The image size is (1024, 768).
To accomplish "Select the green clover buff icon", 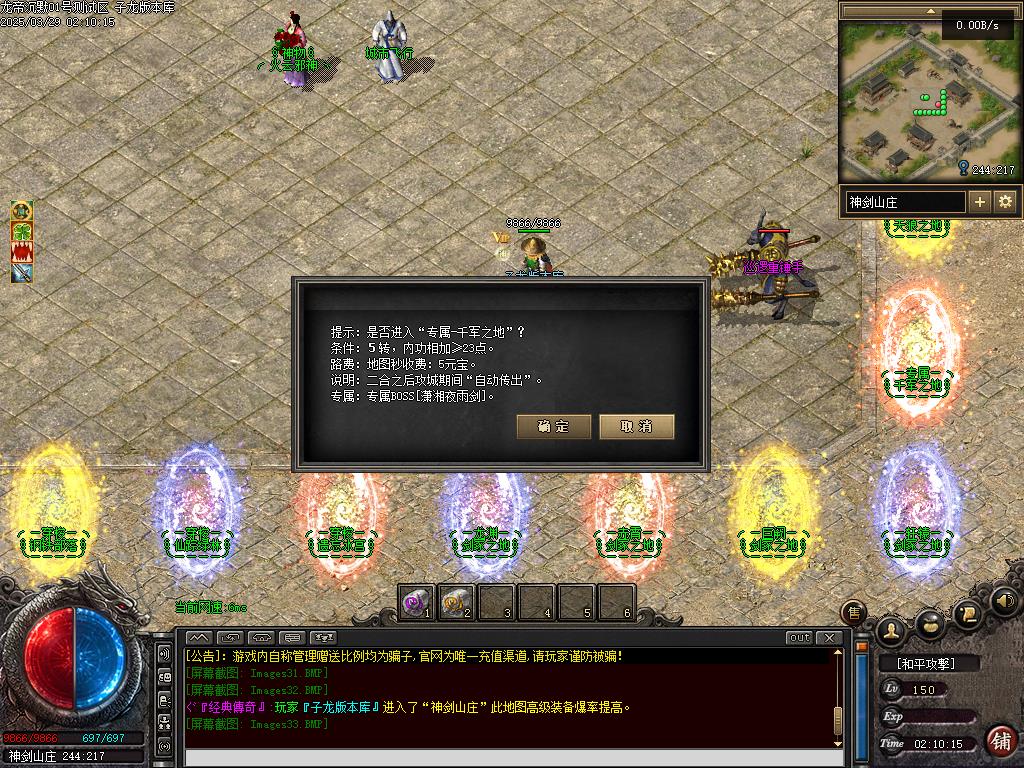I will pos(22,231).
